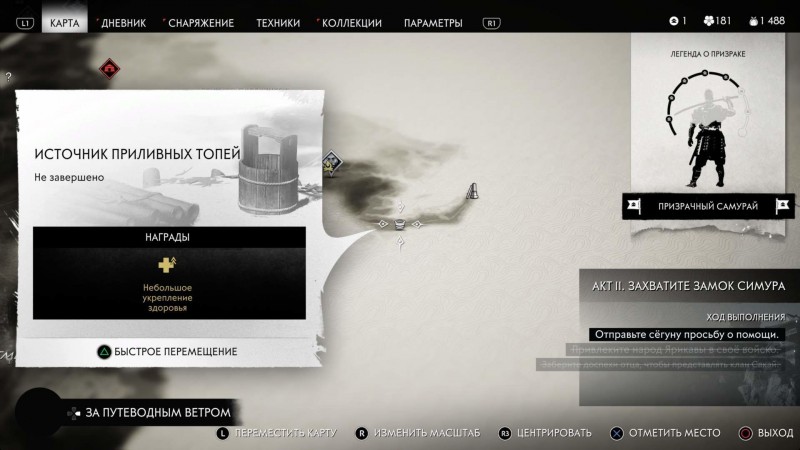
Task: Go to the Коллекции tab
Action: coord(352,22)
